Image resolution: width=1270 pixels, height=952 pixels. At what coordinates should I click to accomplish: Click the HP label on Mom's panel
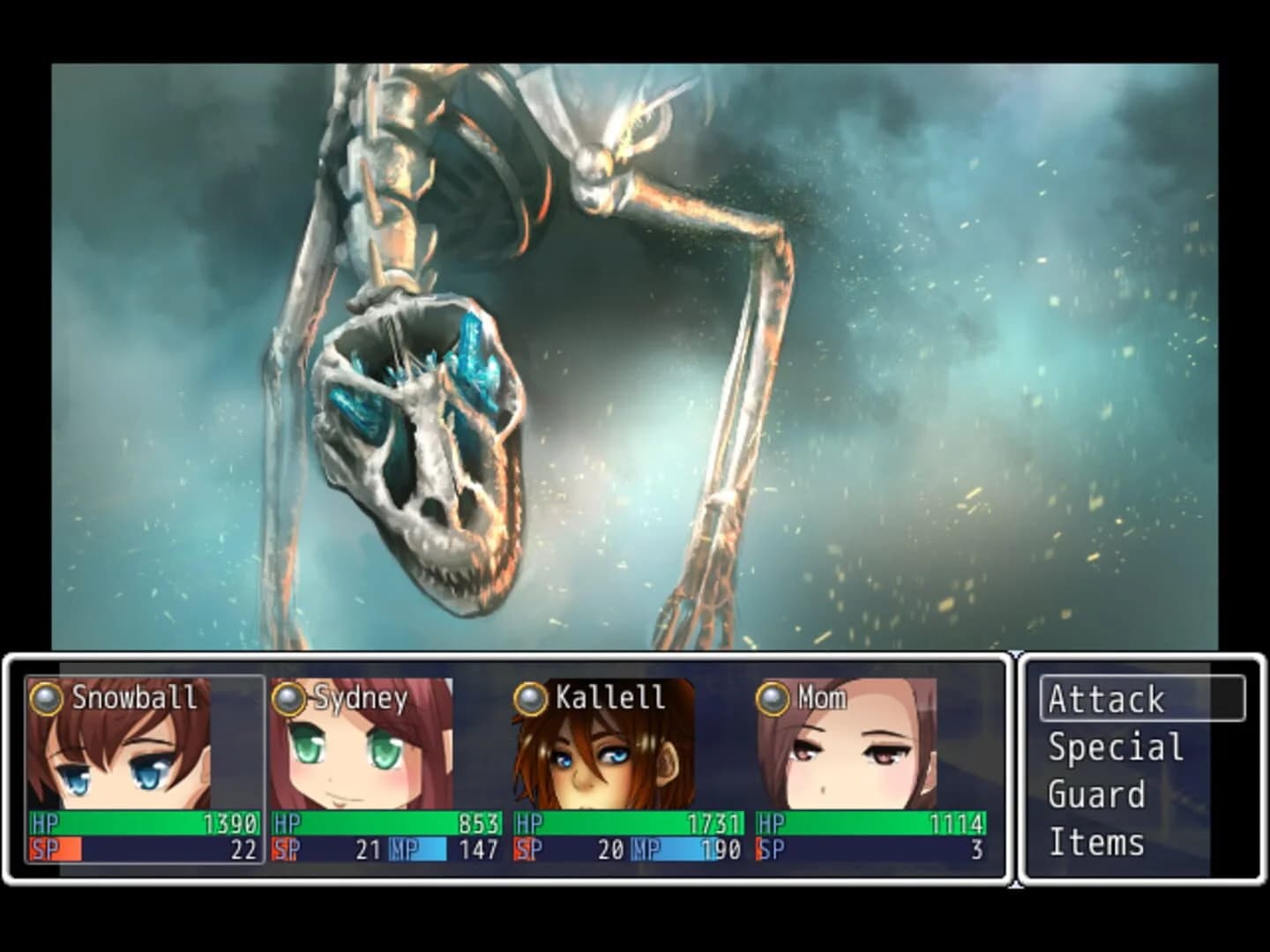[770, 822]
